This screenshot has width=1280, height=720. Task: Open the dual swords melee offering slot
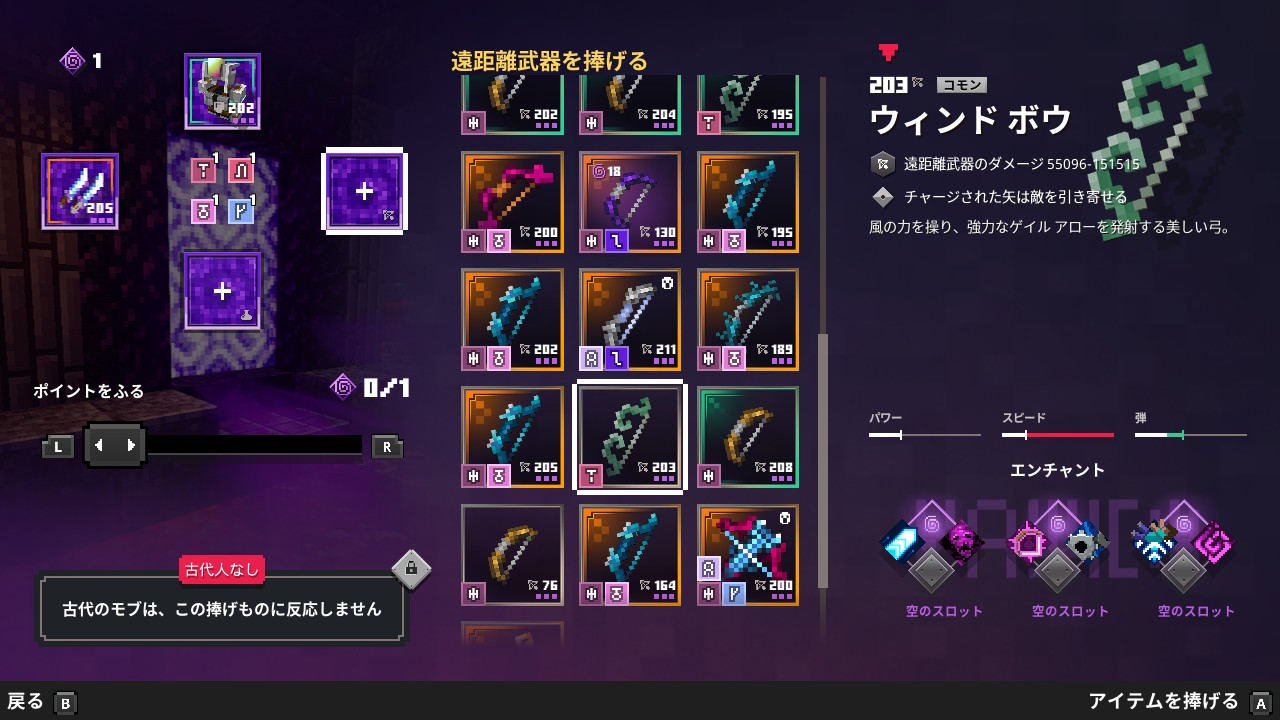pos(80,191)
